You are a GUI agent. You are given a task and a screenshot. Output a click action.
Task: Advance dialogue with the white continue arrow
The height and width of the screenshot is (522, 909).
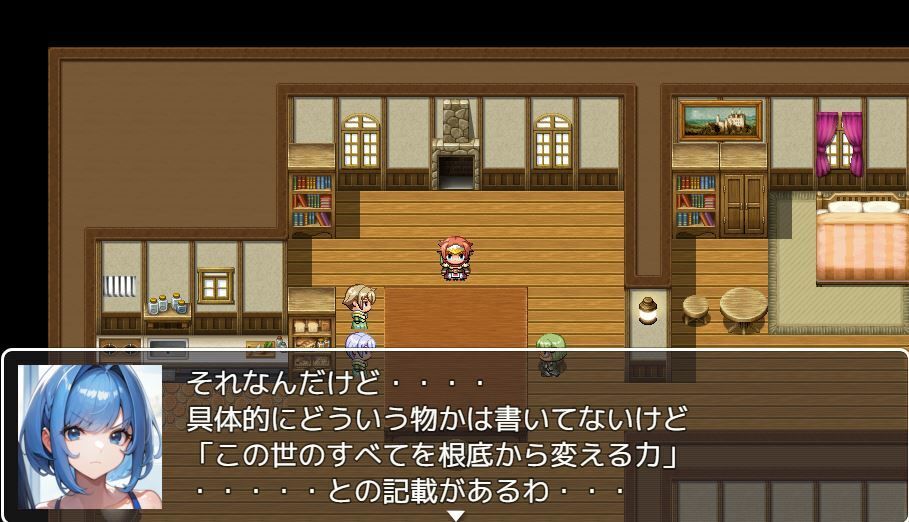(455, 515)
